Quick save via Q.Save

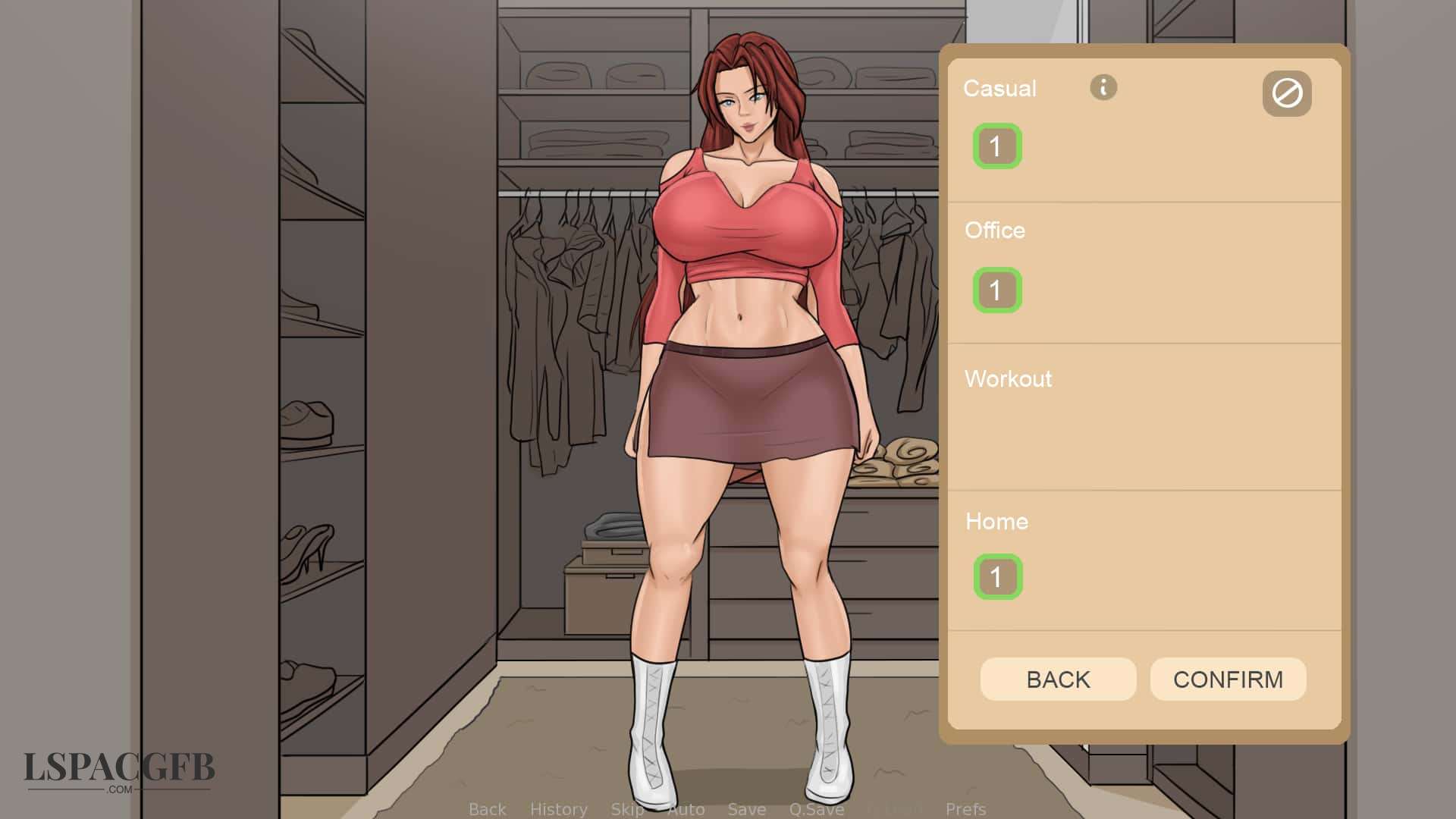coord(815,809)
